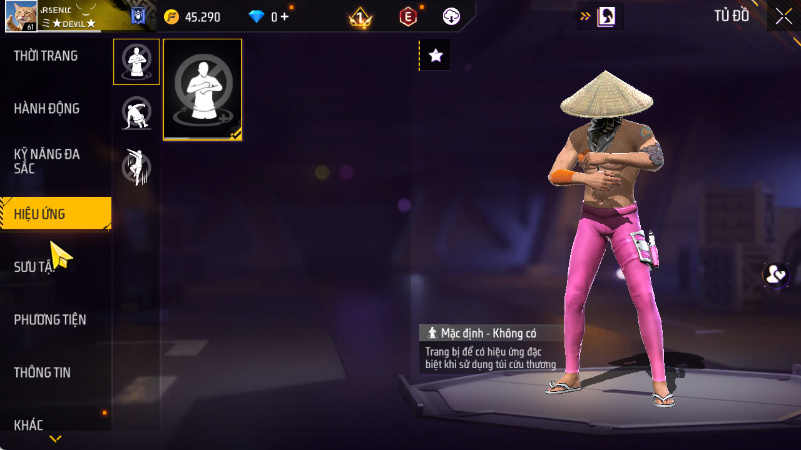
Task: Choose the default no-effect item tile
Action: [x=203, y=90]
